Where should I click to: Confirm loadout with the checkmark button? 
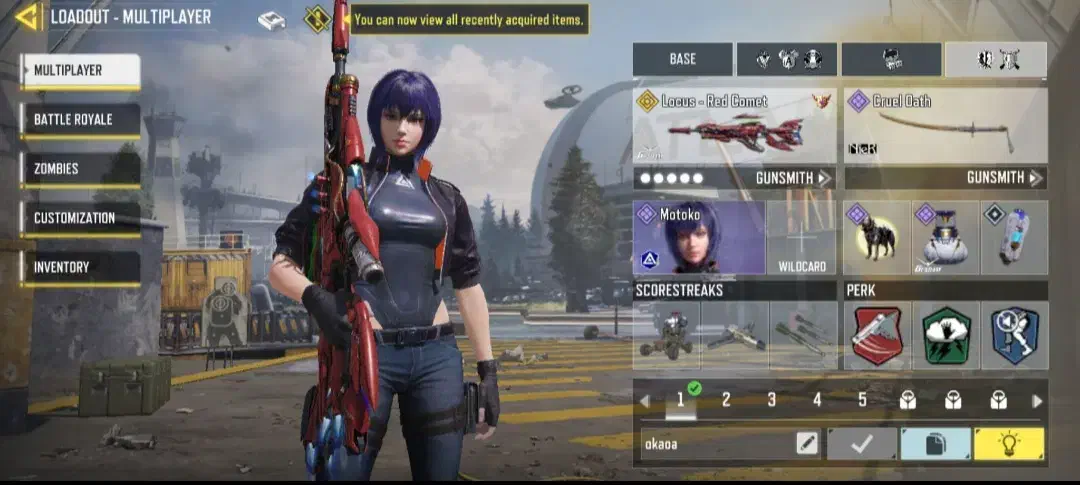click(861, 443)
